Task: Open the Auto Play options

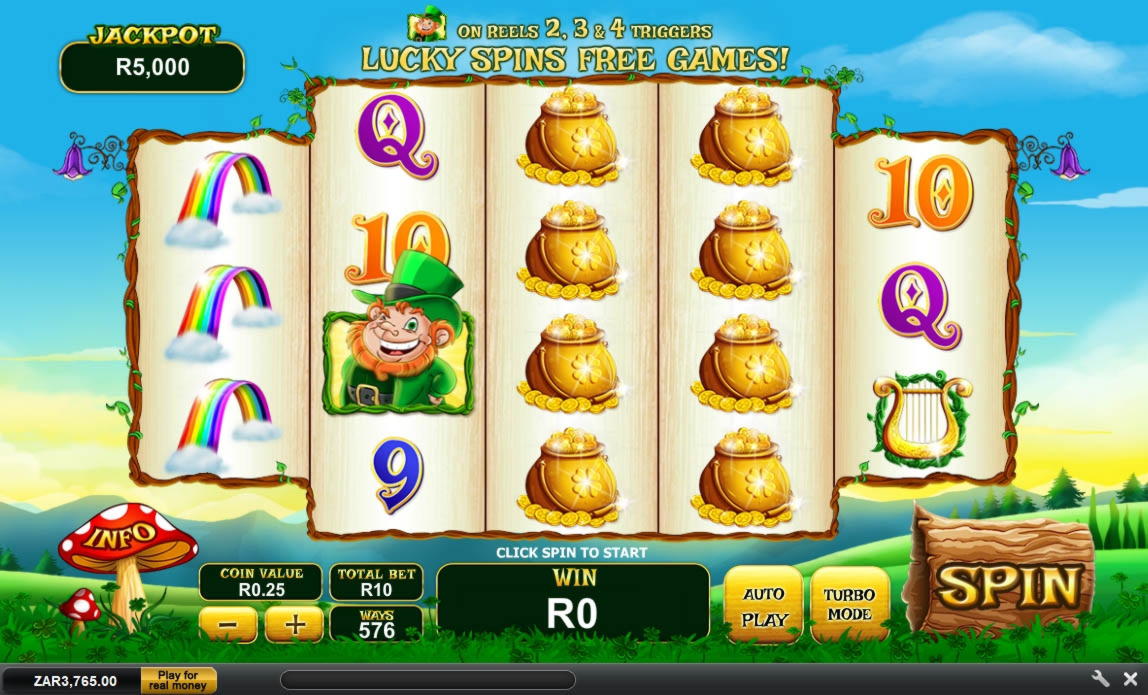Action: coord(764,606)
